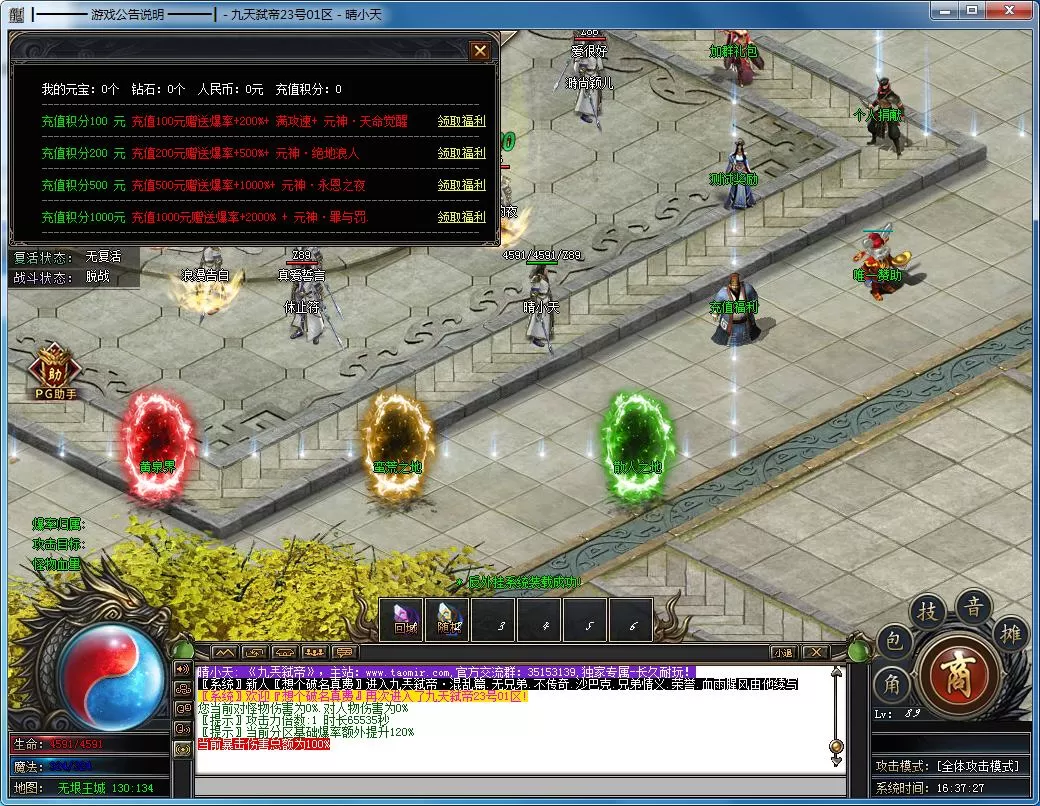Claim the 500-point recharge reward (领取福利)

click(x=461, y=185)
